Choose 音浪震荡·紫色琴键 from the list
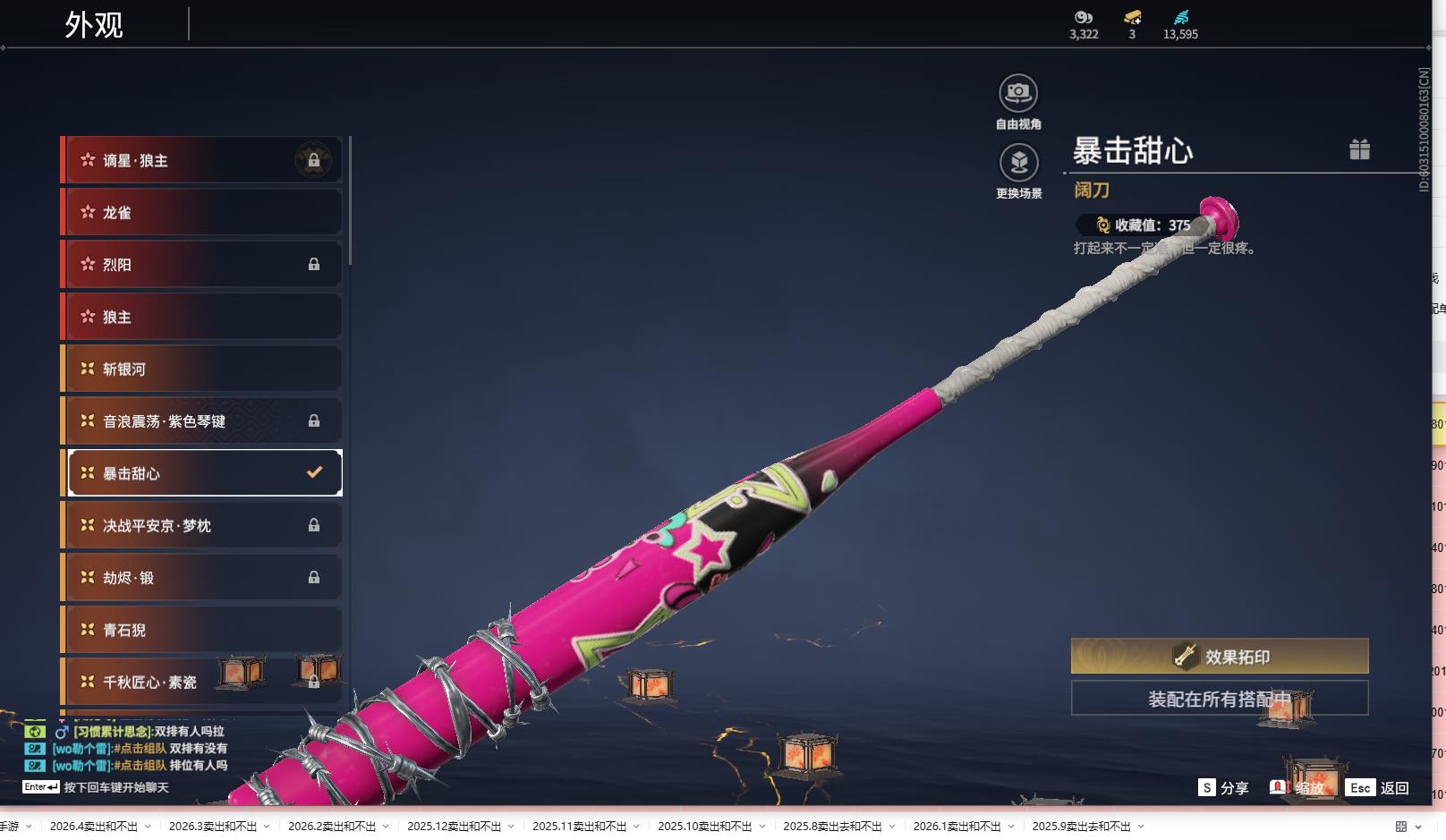Image resolution: width=1446 pixels, height=840 pixels. (x=202, y=421)
